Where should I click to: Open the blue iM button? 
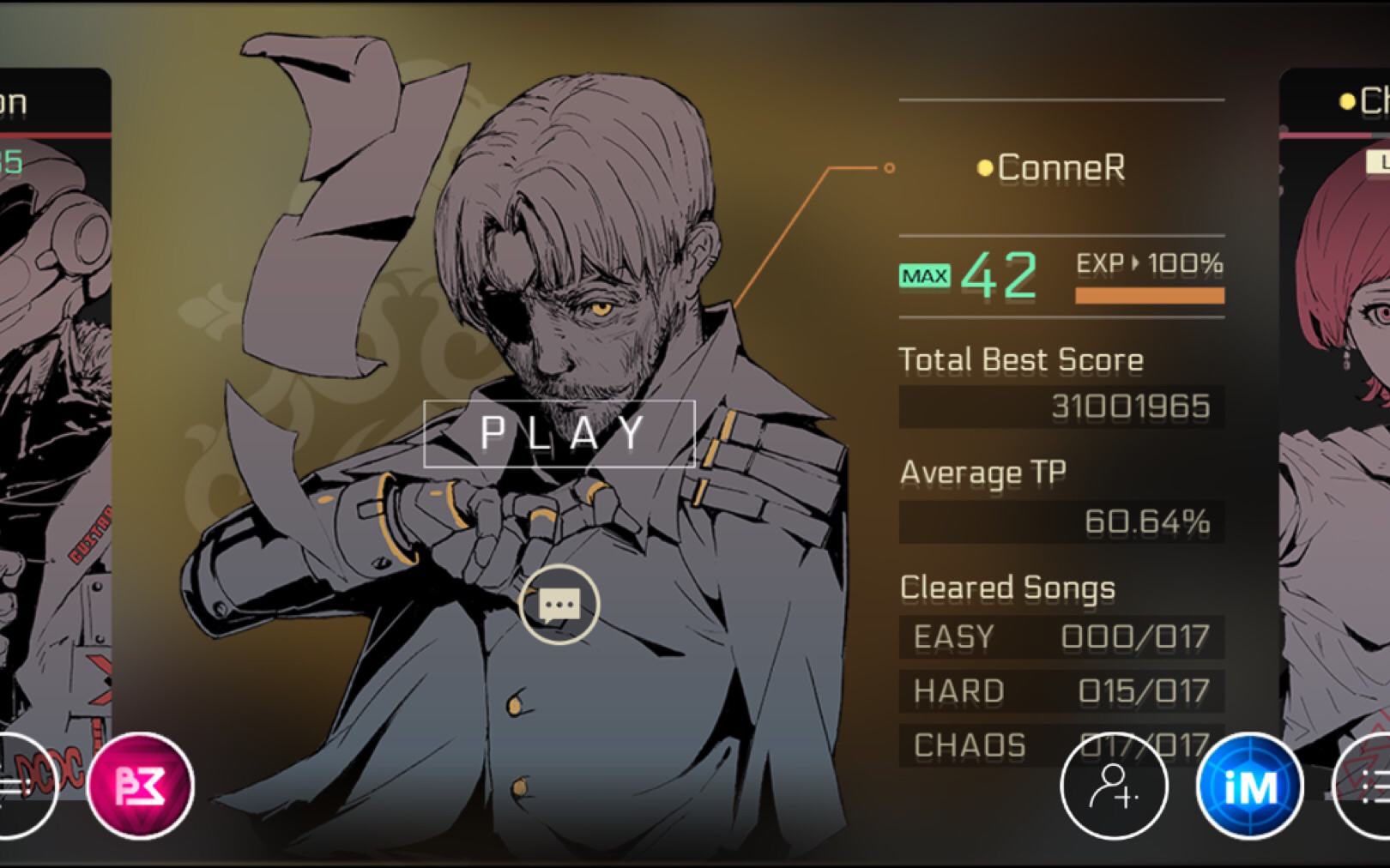point(1249,786)
